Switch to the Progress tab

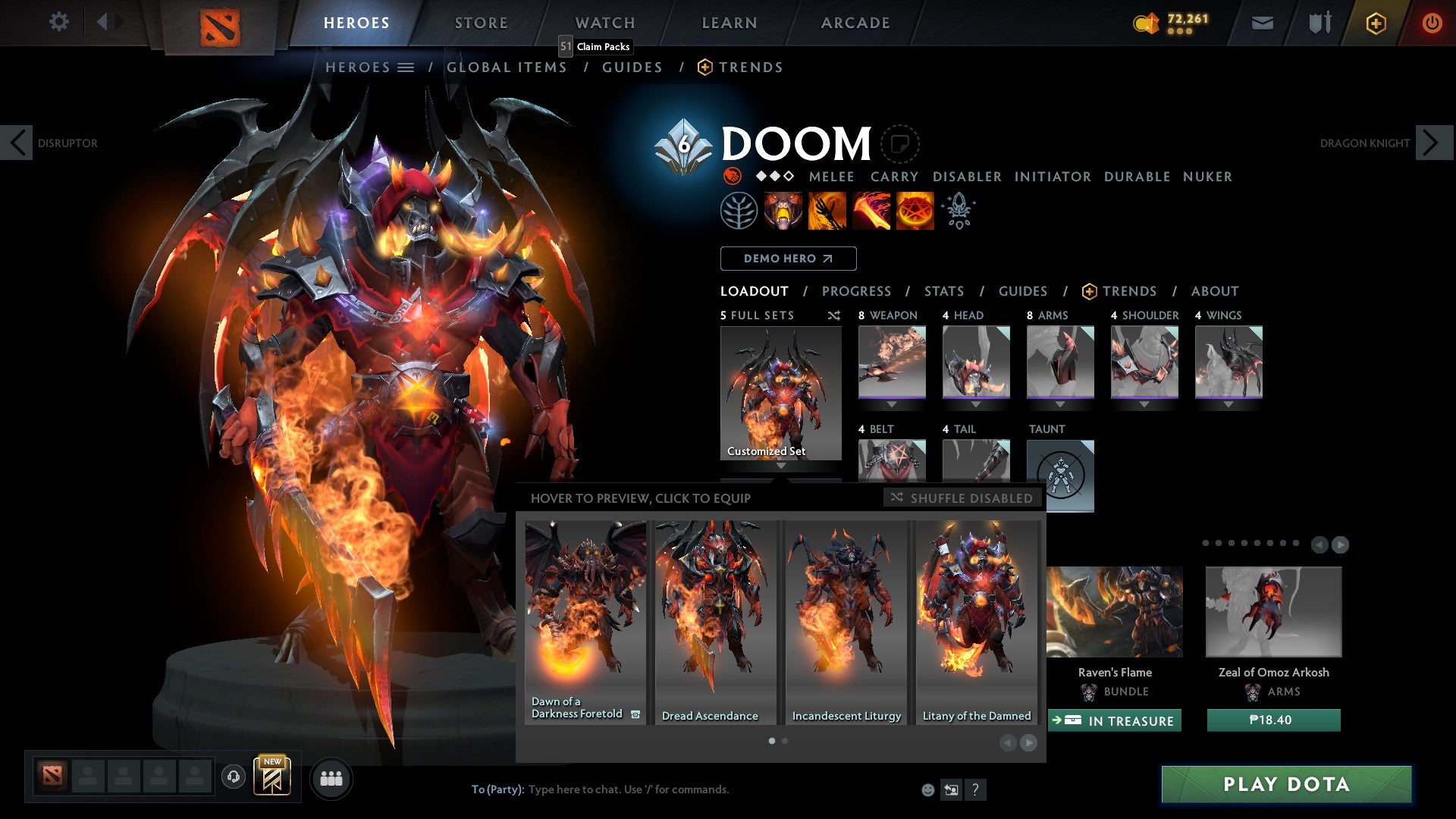point(857,291)
